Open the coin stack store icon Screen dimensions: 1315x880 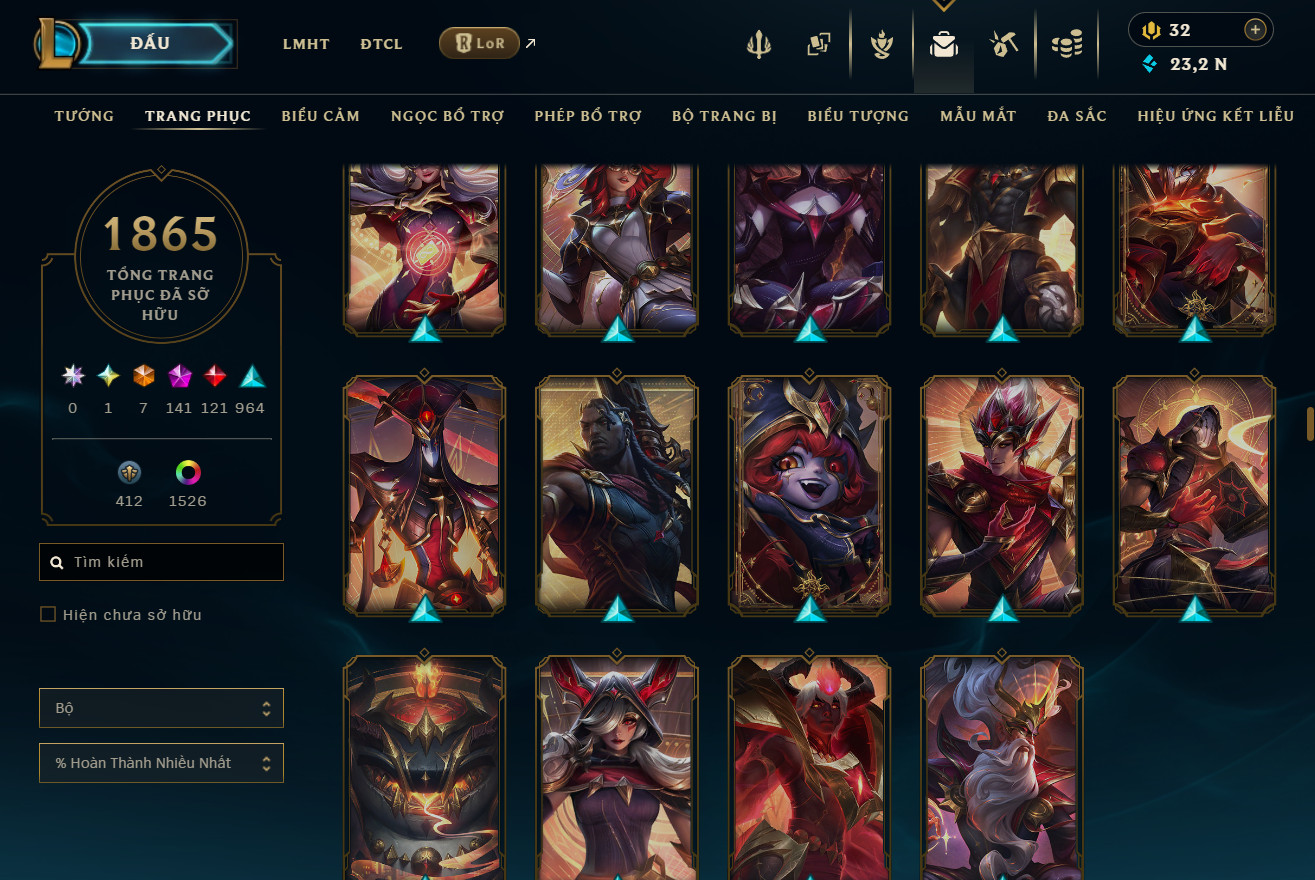pos(1067,44)
